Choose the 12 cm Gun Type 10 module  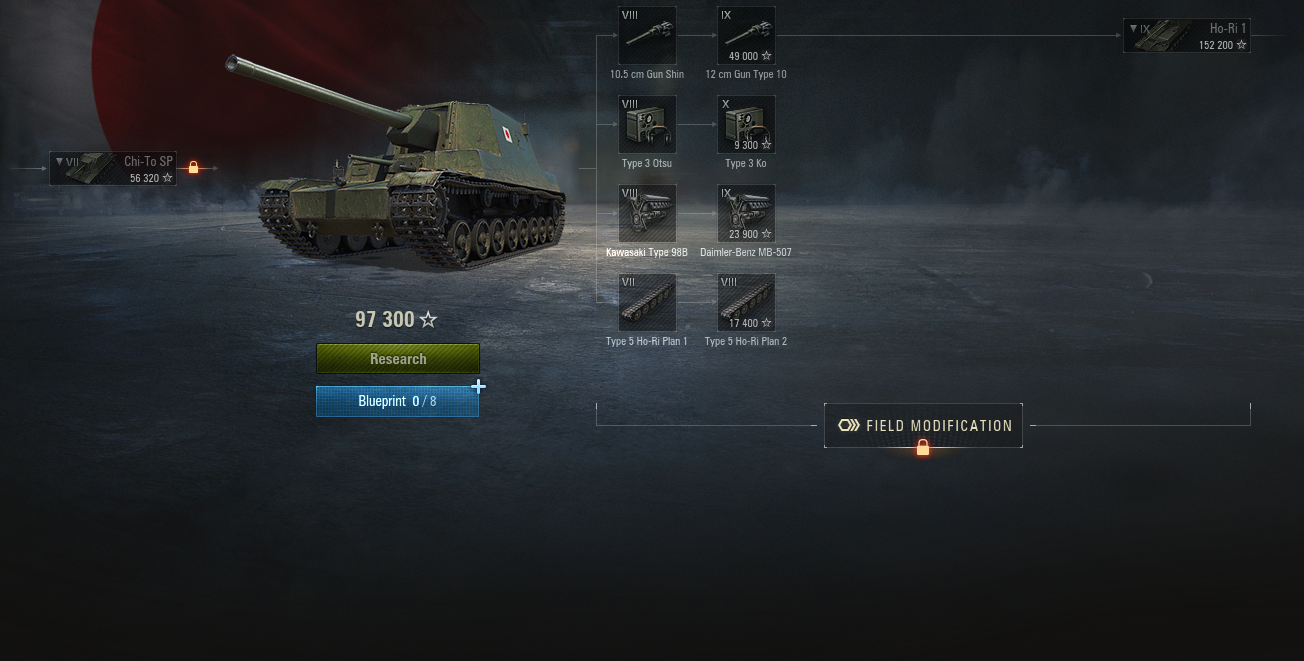(x=746, y=36)
